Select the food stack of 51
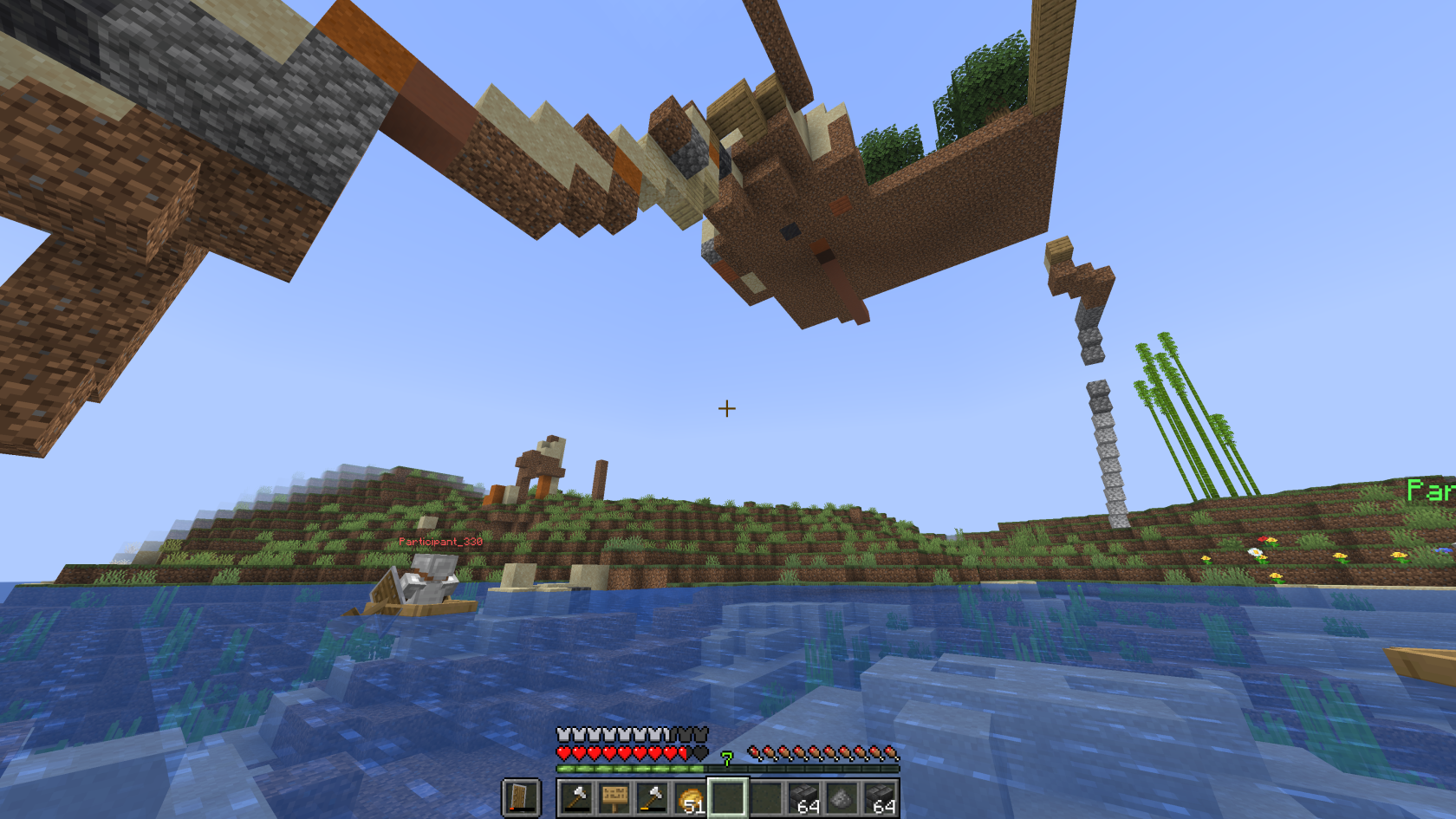Image resolution: width=1456 pixels, height=819 pixels. [x=691, y=798]
